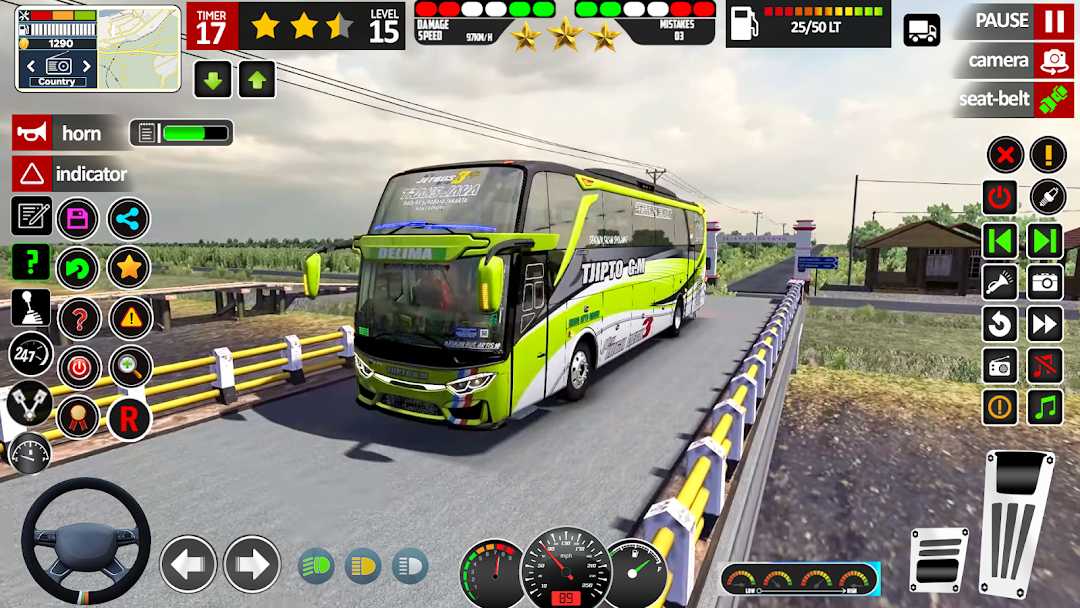Screen dimensions: 1080x608
Task: Push the brake pedal
Action: click(x=939, y=560)
